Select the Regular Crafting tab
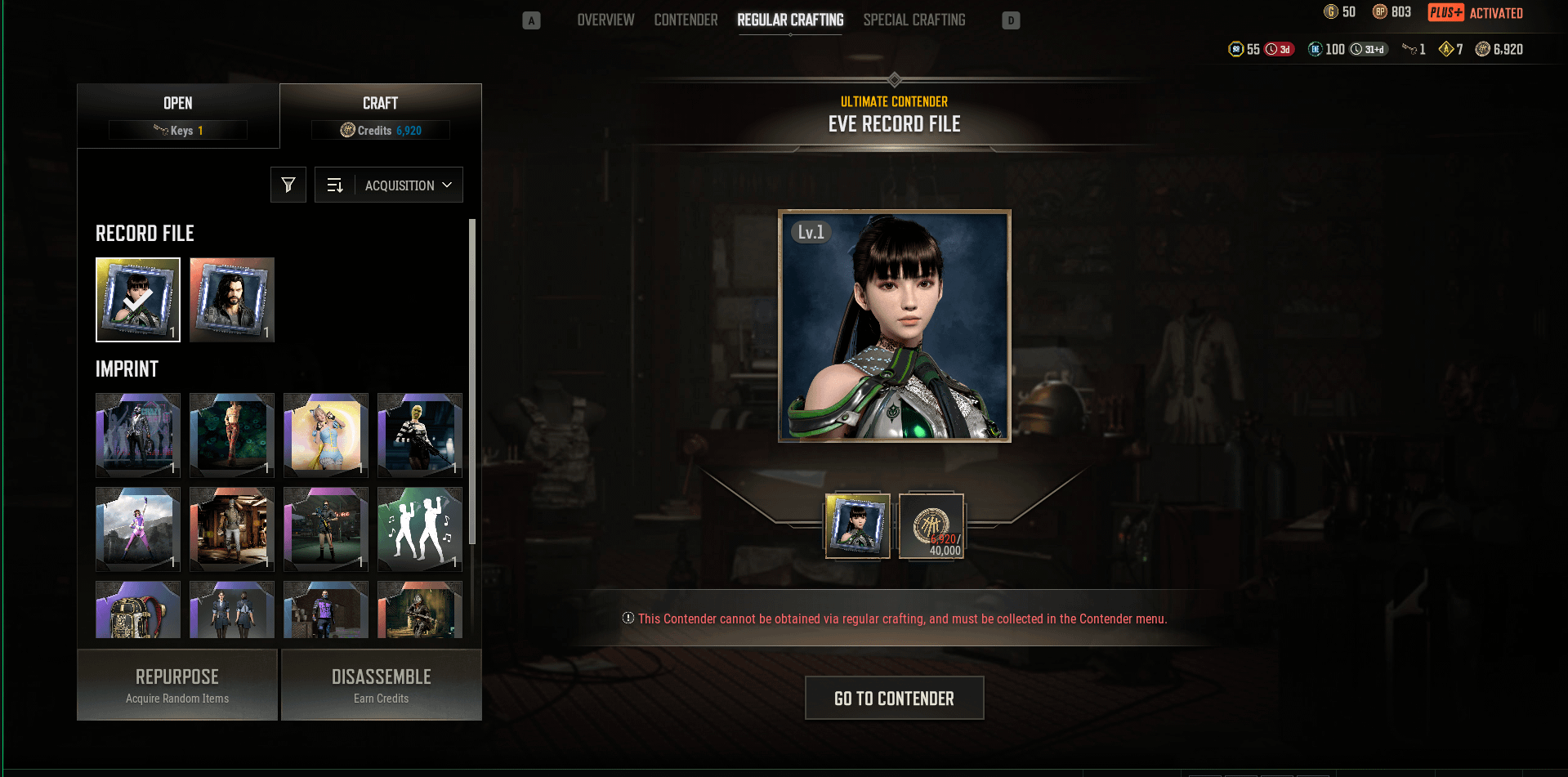Viewport: 1568px width, 777px height. pos(790,20)
